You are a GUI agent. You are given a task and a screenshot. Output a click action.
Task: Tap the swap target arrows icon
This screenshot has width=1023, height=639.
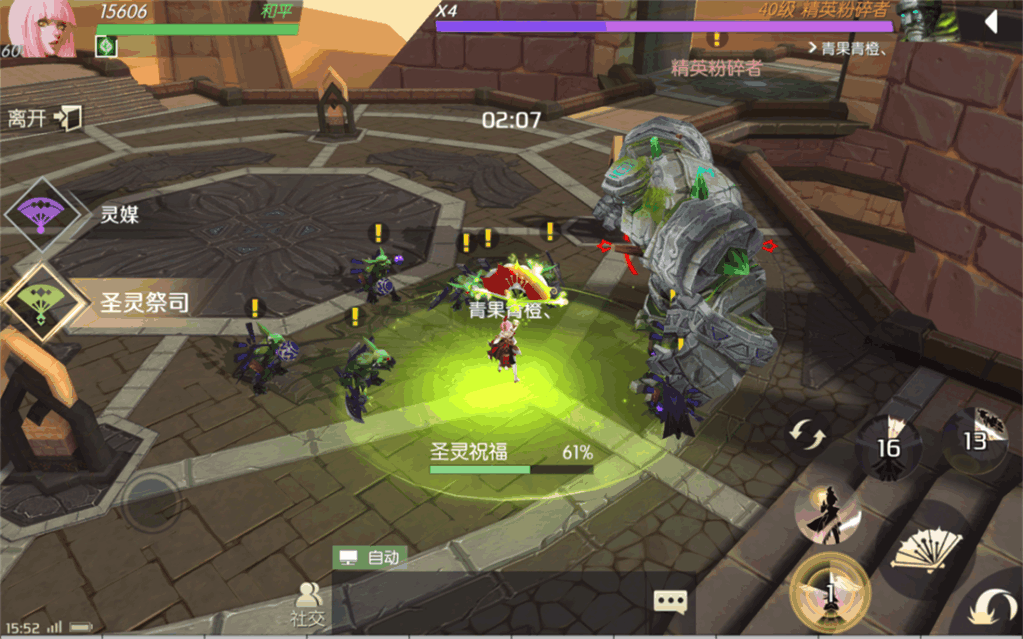tap(808, 436)
